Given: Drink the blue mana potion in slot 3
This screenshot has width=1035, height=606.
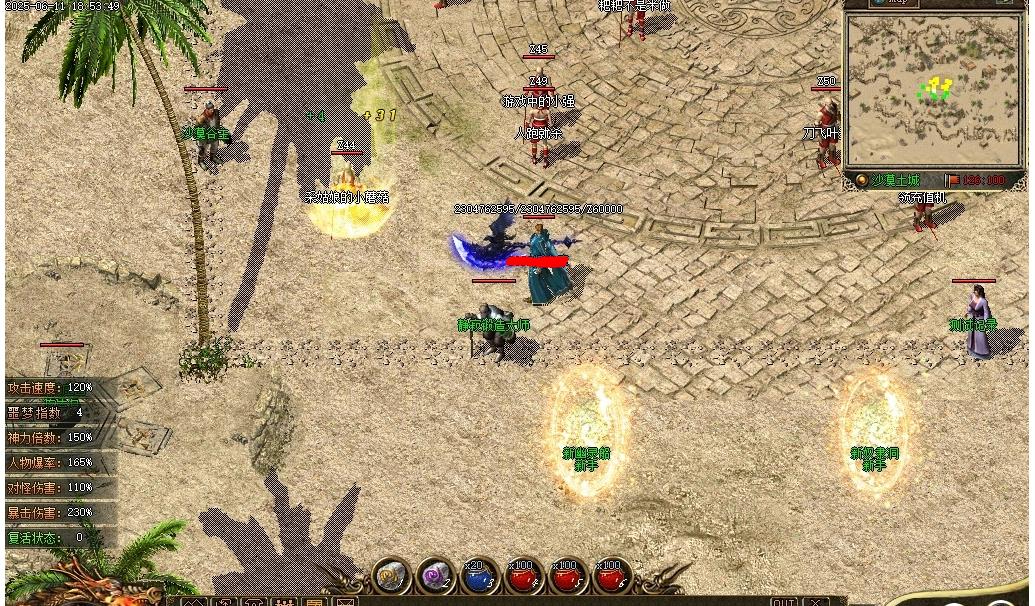Looking at the screenshot, I should point(481,577).
